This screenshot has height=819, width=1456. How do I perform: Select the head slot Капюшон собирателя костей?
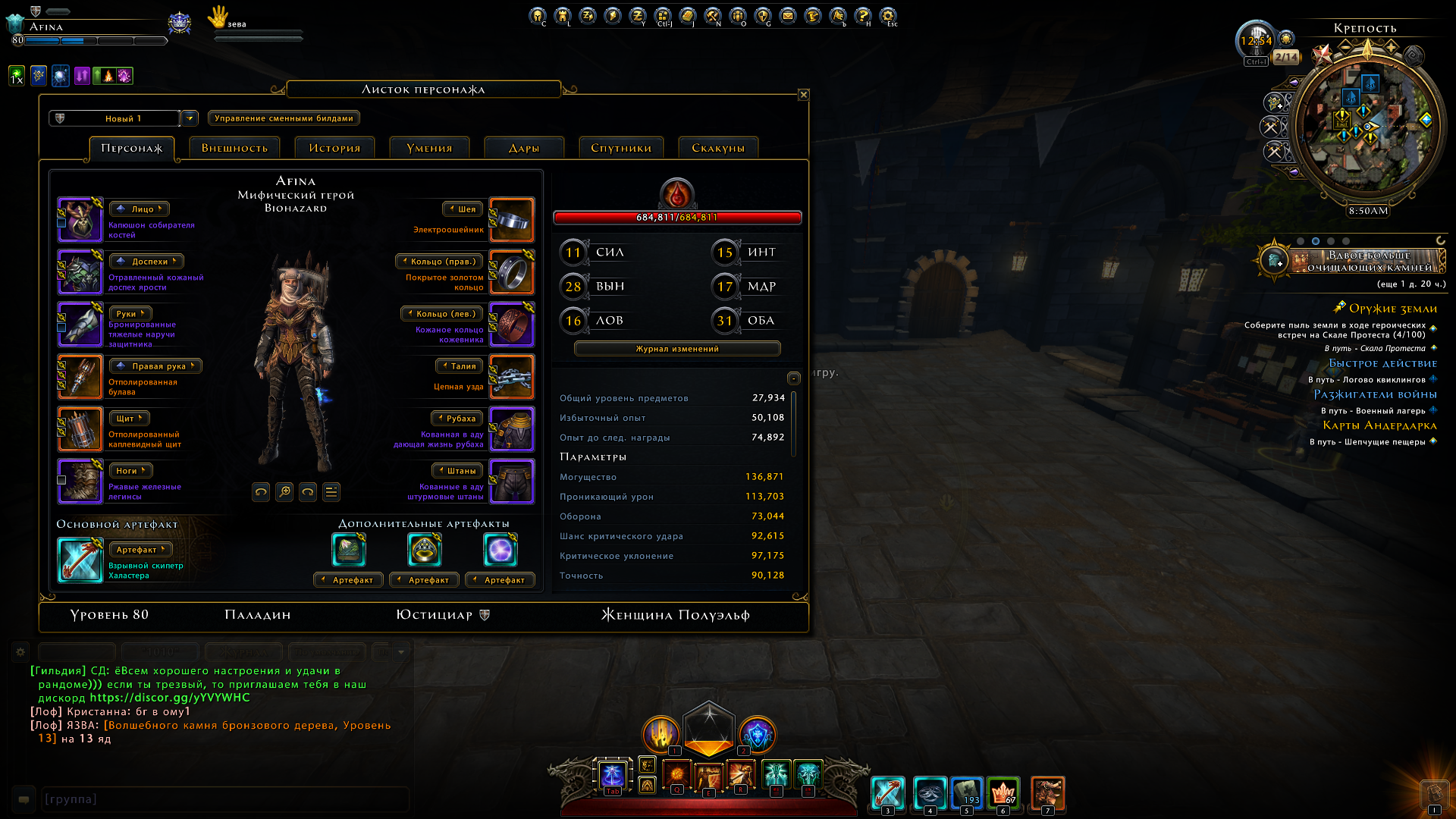click(80, 220)
